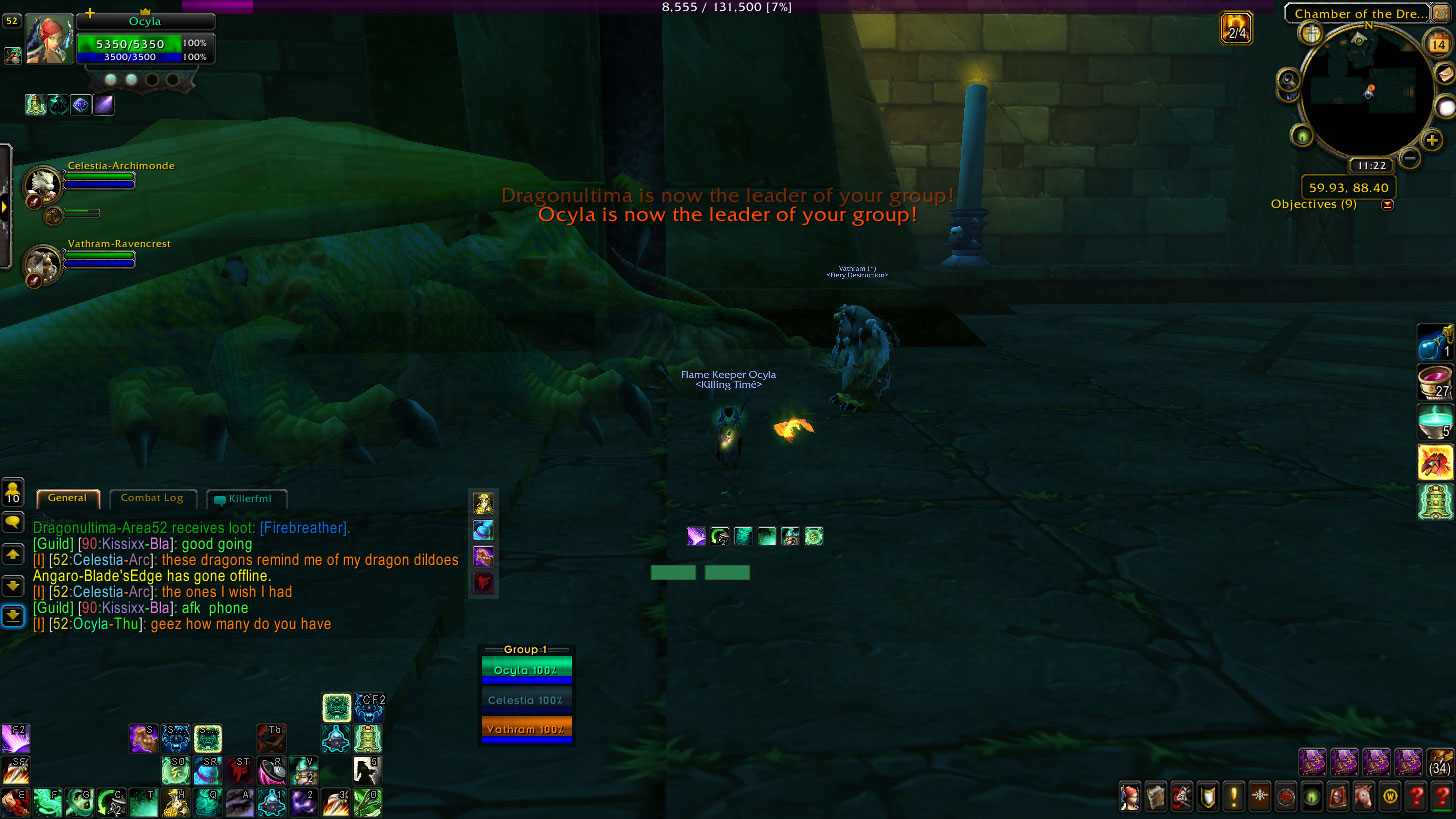
Task: Zoom out the minimap with the minus button
Action: pyautogui.click(x=1409, y=157)
